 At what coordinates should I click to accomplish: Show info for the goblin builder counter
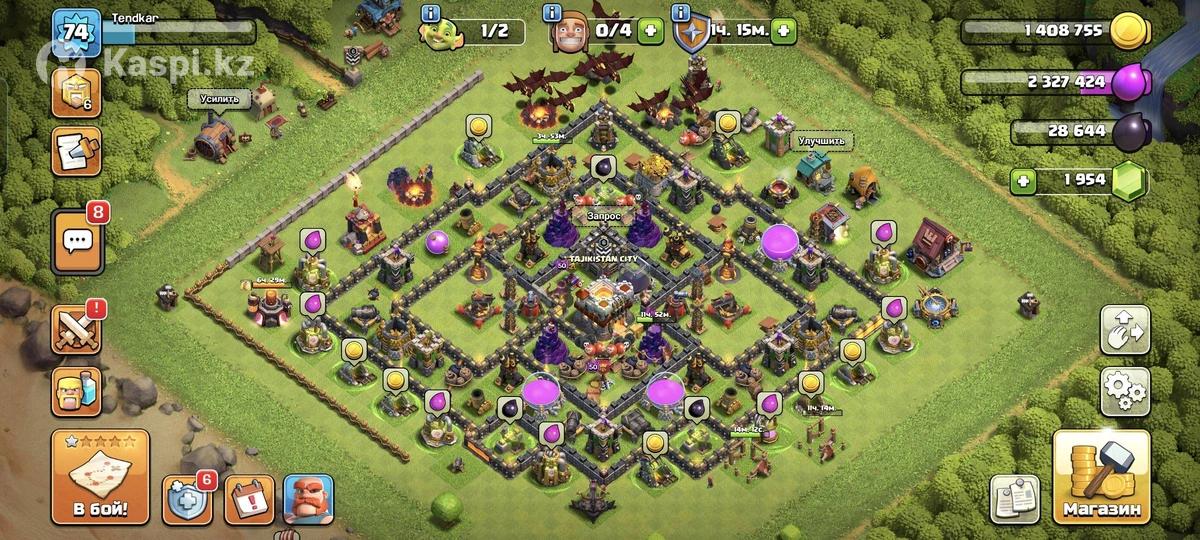pyautogui.click(x=431, y=14)
